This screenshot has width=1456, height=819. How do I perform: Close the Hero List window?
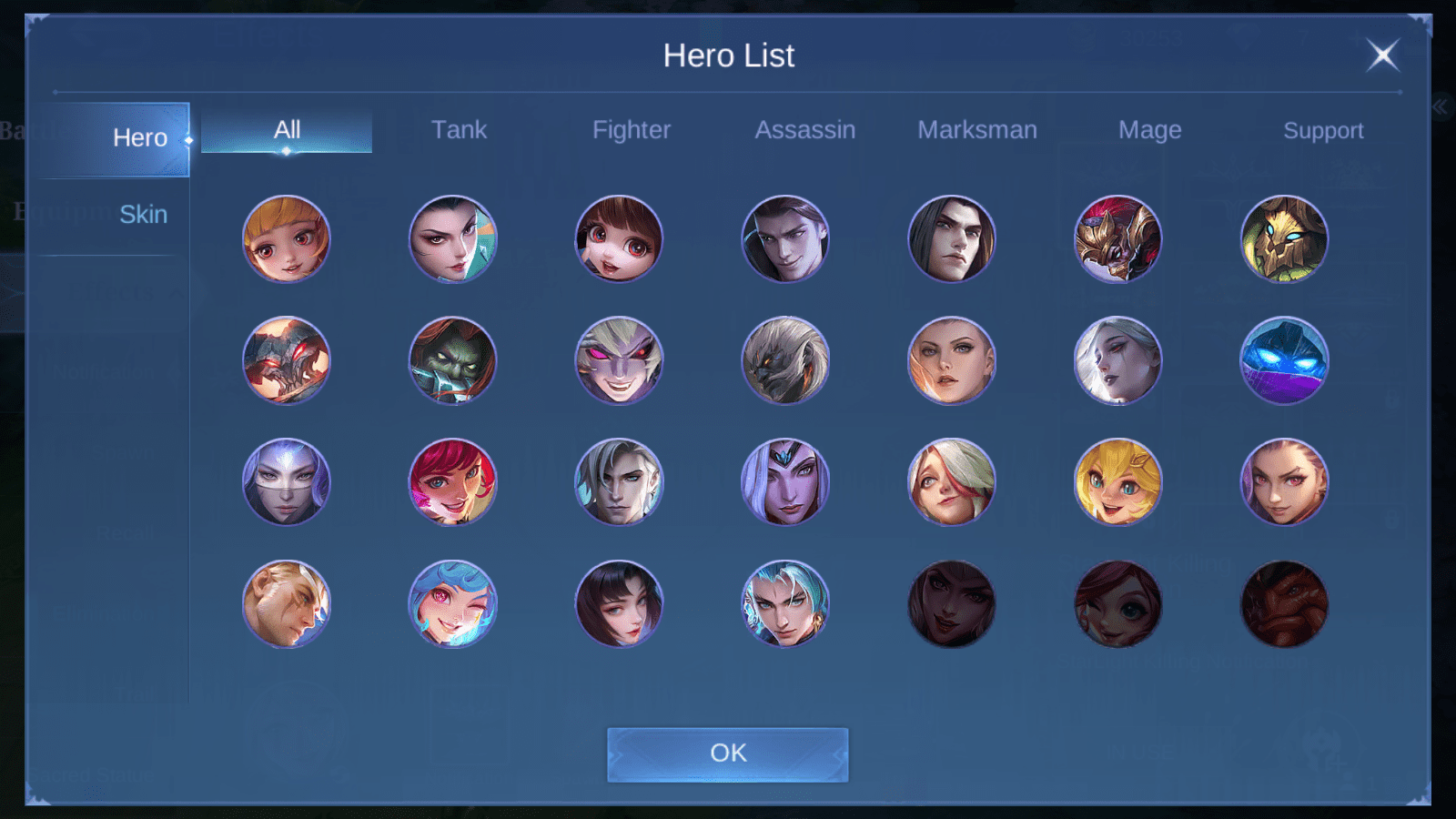1382,56
